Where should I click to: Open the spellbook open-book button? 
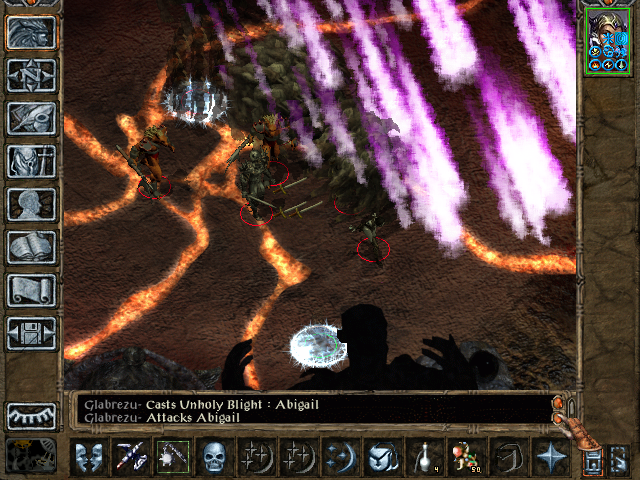[31, 247]
